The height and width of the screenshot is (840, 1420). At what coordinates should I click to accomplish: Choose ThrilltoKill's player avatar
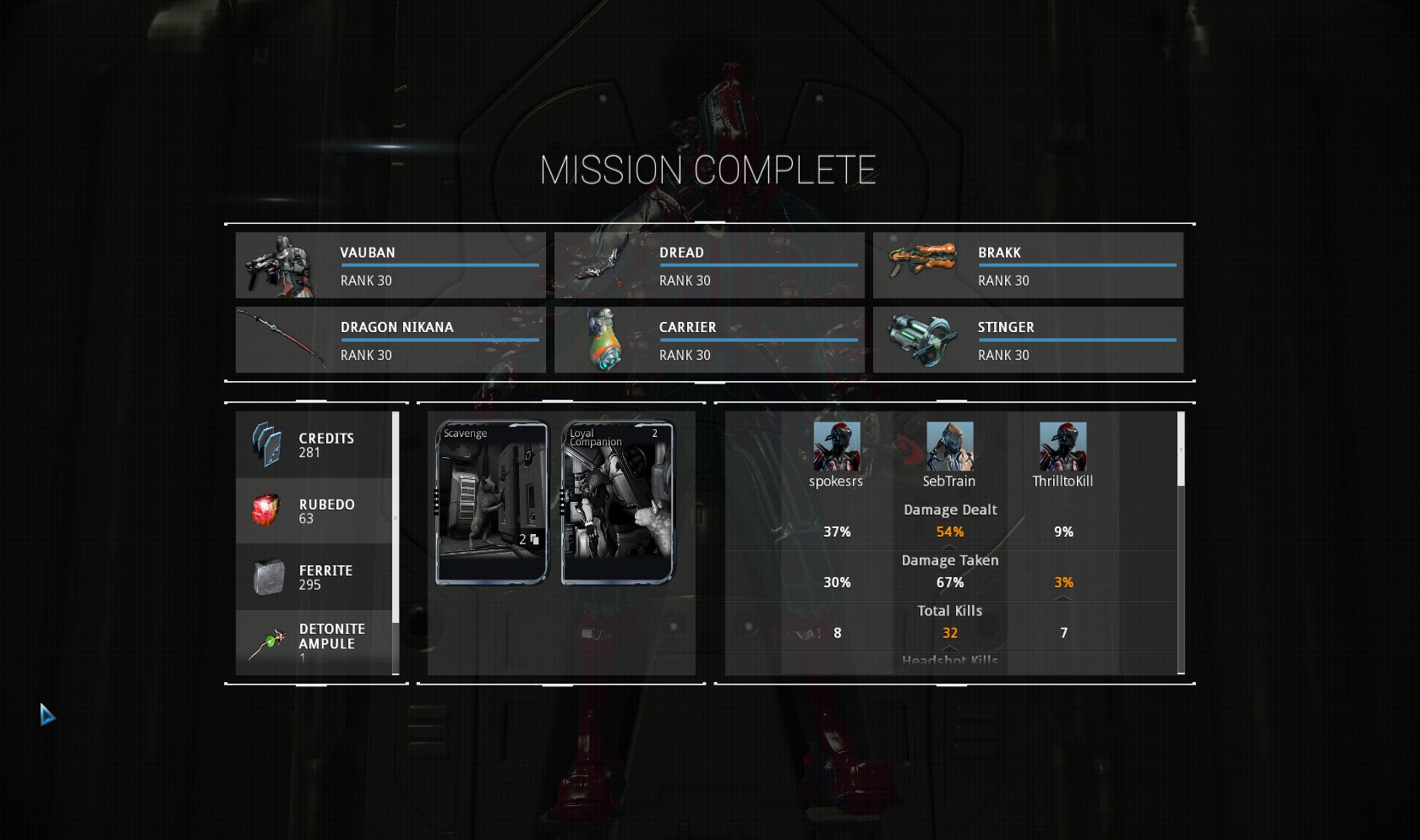[1062, 446]
